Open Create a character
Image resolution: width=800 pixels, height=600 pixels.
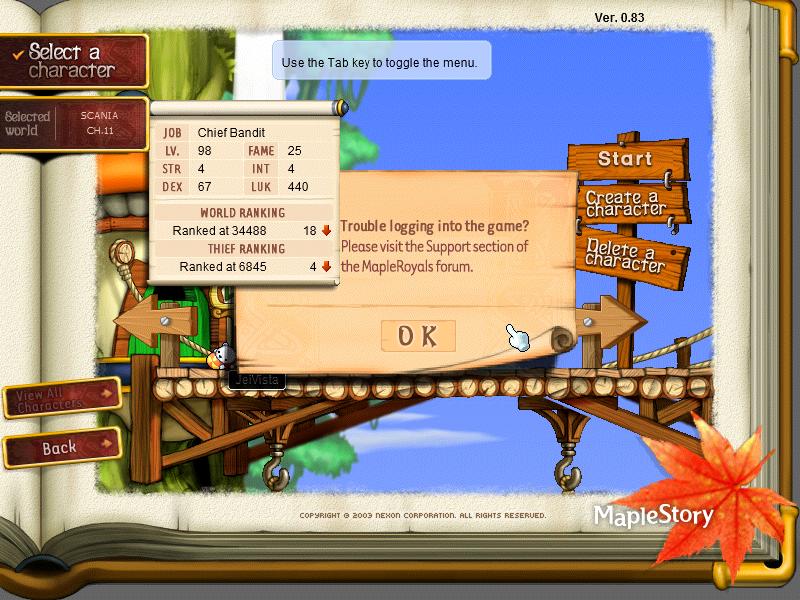[626, 204]
